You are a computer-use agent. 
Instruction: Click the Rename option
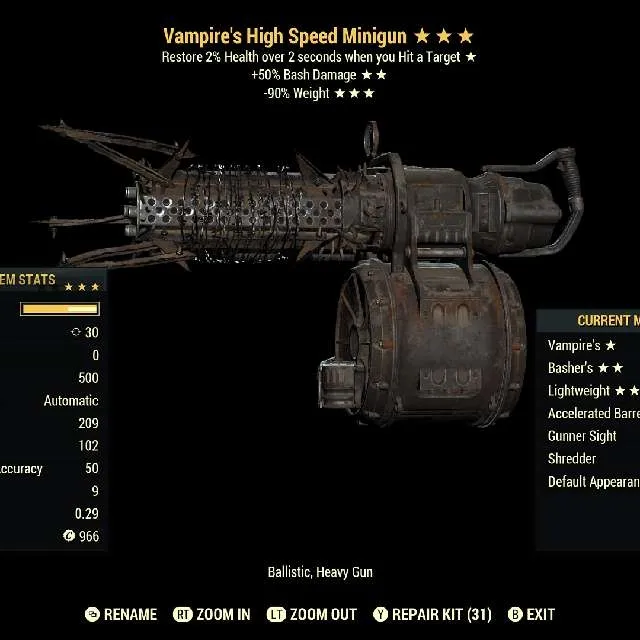click(121, 614)
